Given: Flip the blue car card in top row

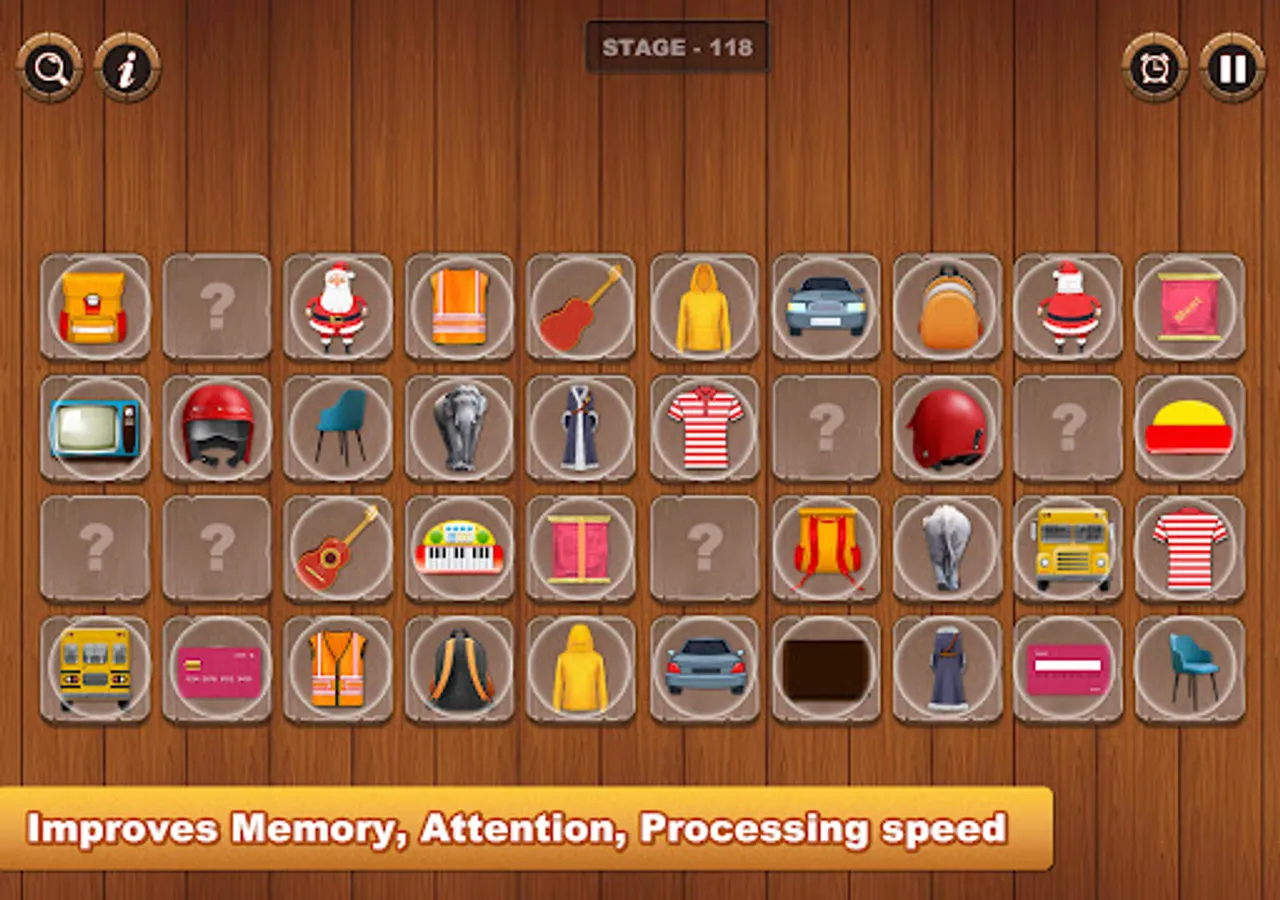Looking at the screenshot, I should pos(825,306).
